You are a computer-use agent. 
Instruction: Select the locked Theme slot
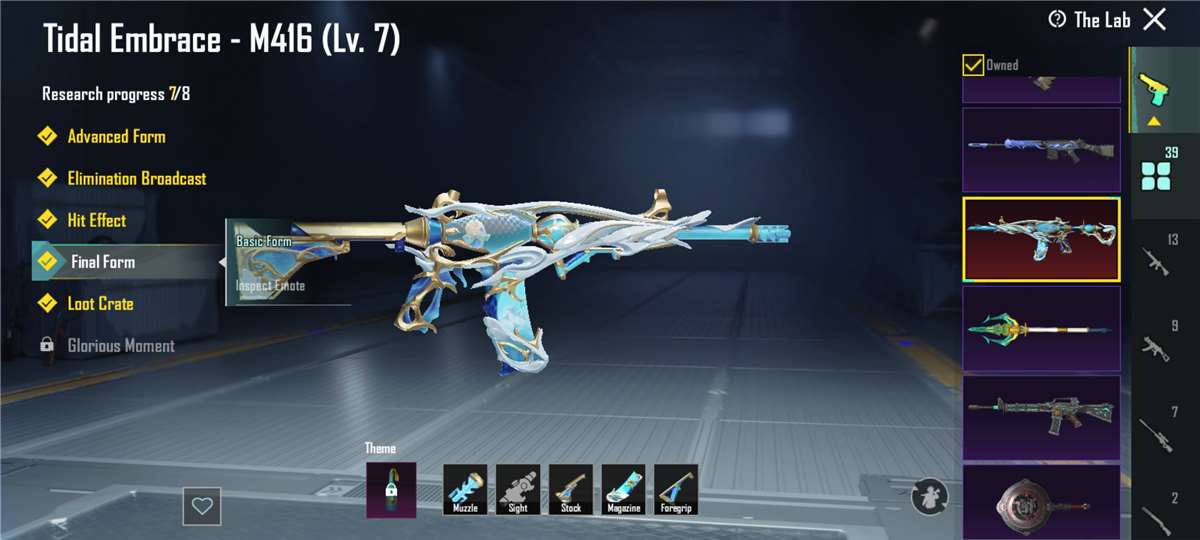391,490
